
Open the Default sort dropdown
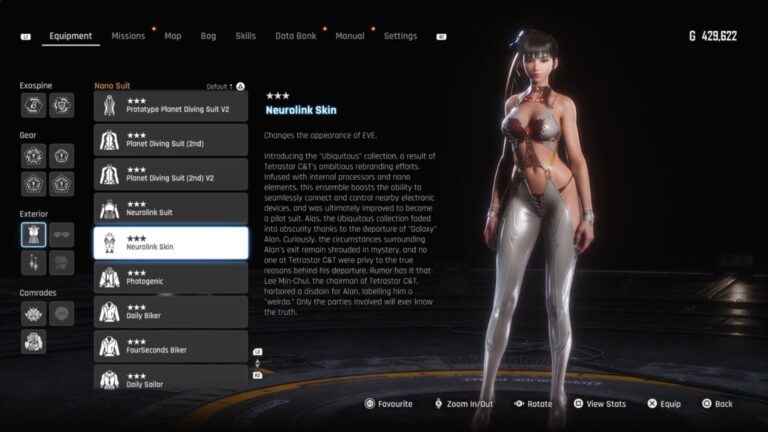click(224, 87)
